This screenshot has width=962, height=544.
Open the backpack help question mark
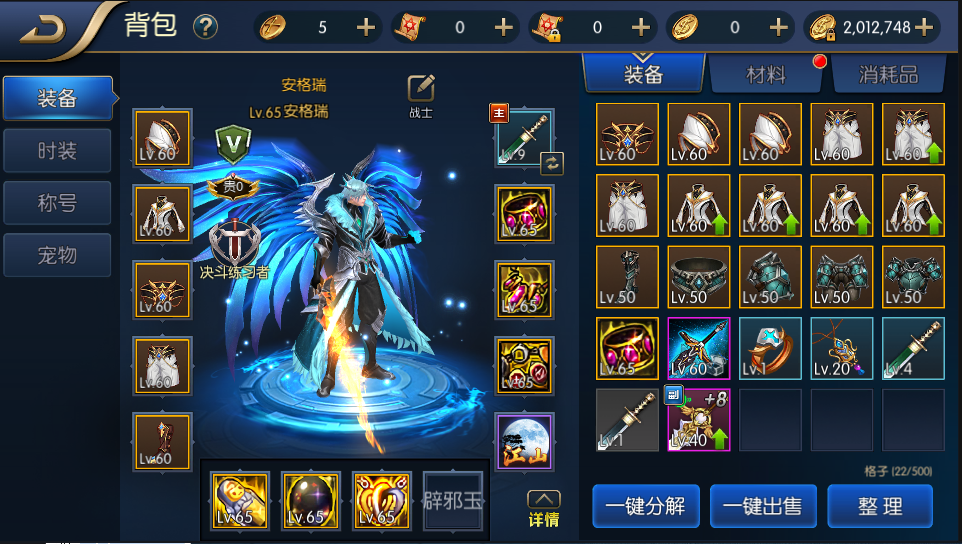205,27
